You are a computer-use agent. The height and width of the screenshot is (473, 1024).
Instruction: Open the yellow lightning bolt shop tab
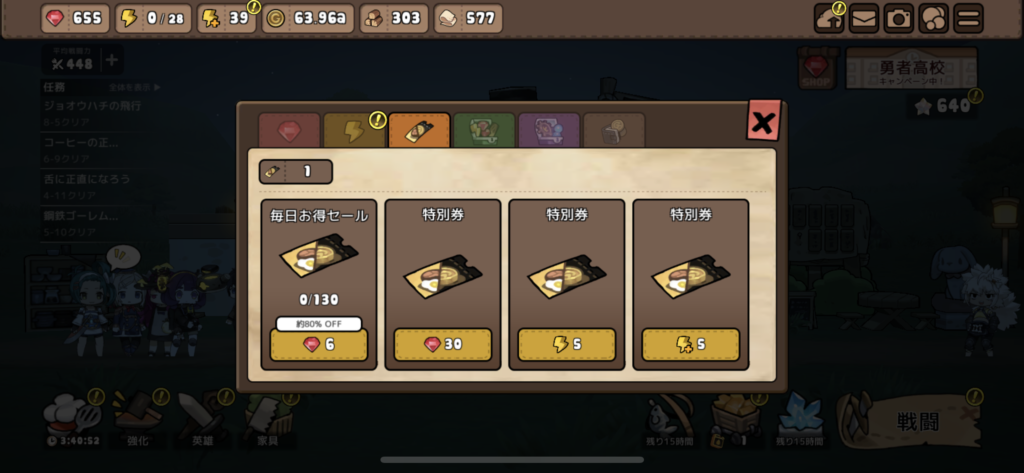[x=354, y=131]
